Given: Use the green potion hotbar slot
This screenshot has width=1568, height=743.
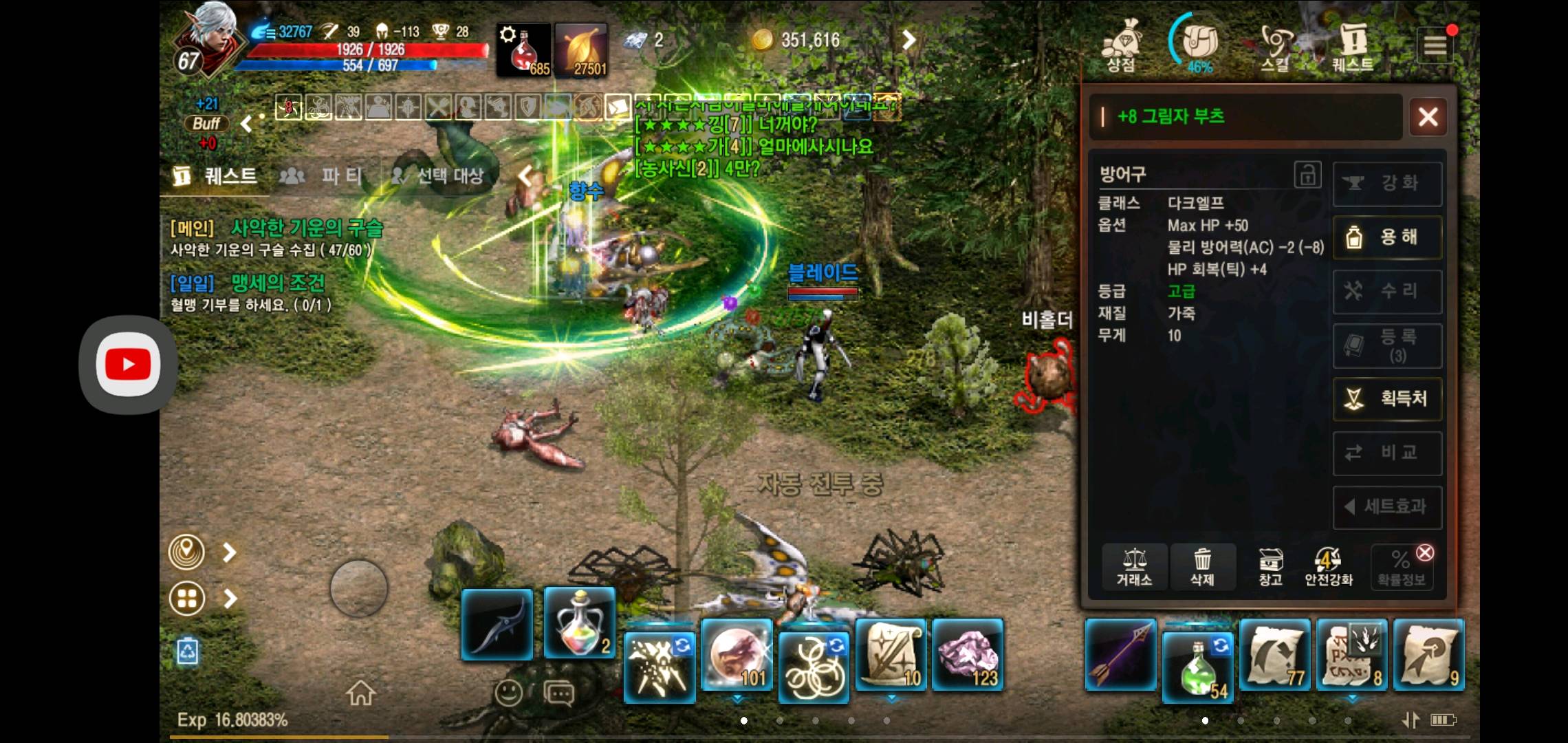Looking at the screenshot, I should (1197, 667).
